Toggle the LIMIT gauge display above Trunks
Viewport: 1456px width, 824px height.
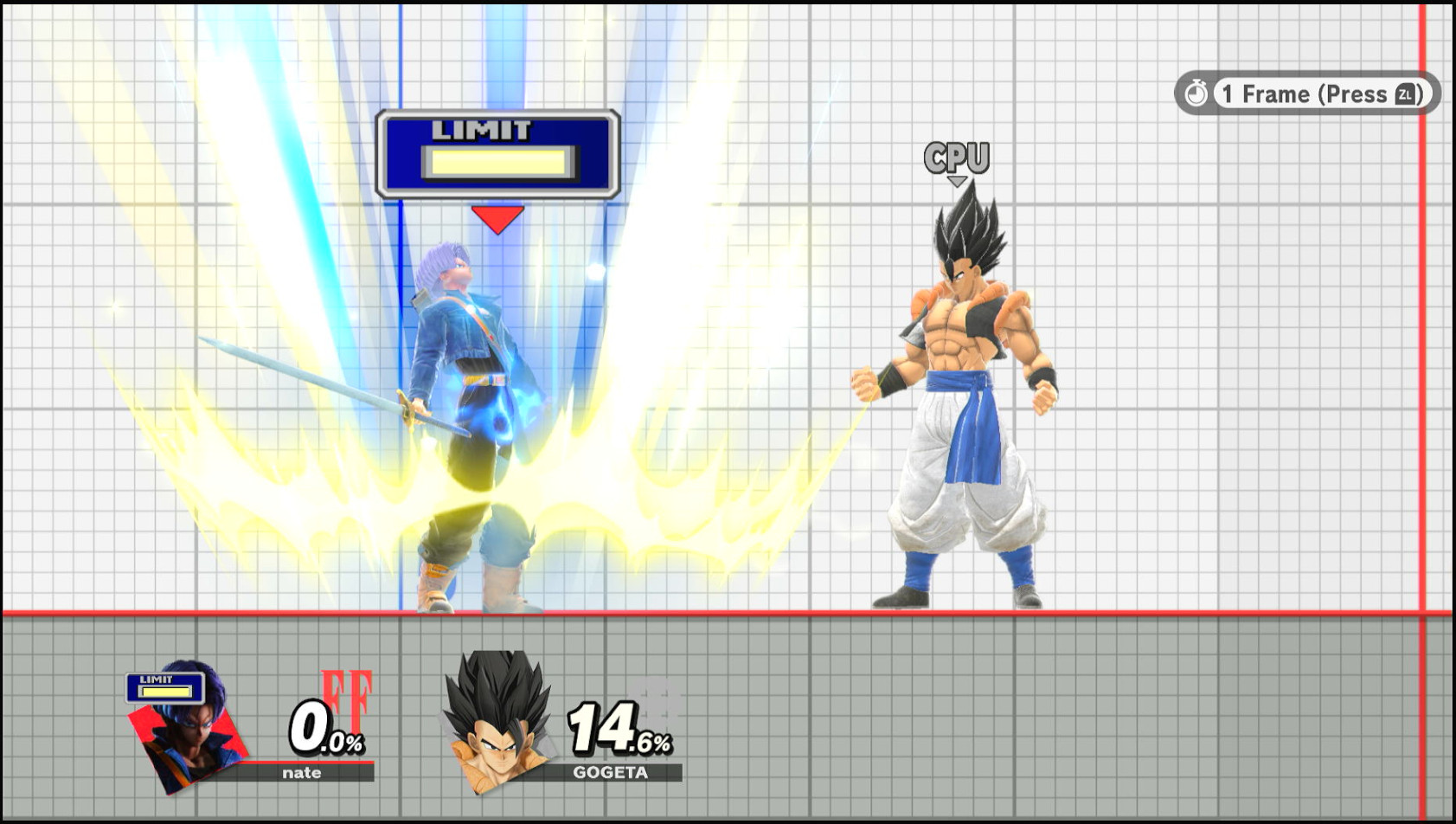pyautogui.click(x=497, y=151)
